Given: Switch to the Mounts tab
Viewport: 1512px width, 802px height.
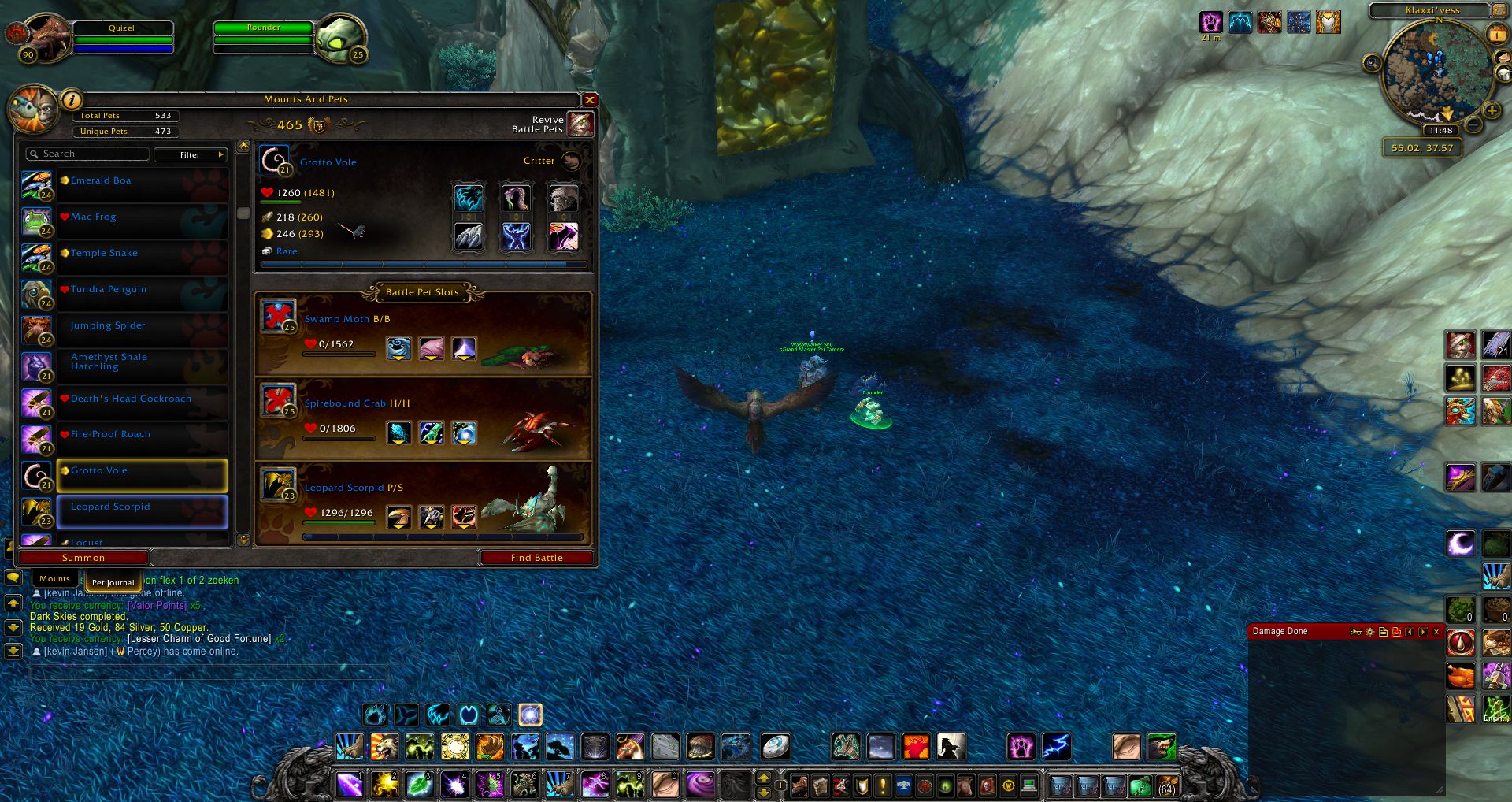Looking at the screenshot, I should pyautogui.click(x=54, y=579).
